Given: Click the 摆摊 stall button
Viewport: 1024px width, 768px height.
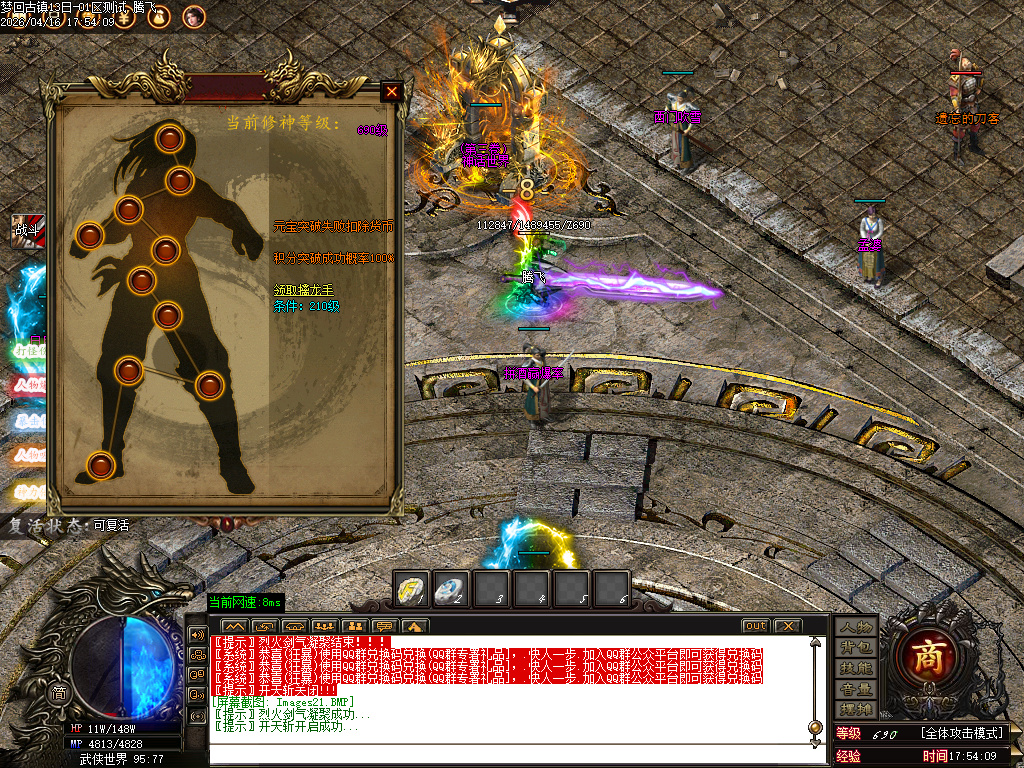Looking at the screenshot, I should (x=857, y=710).
